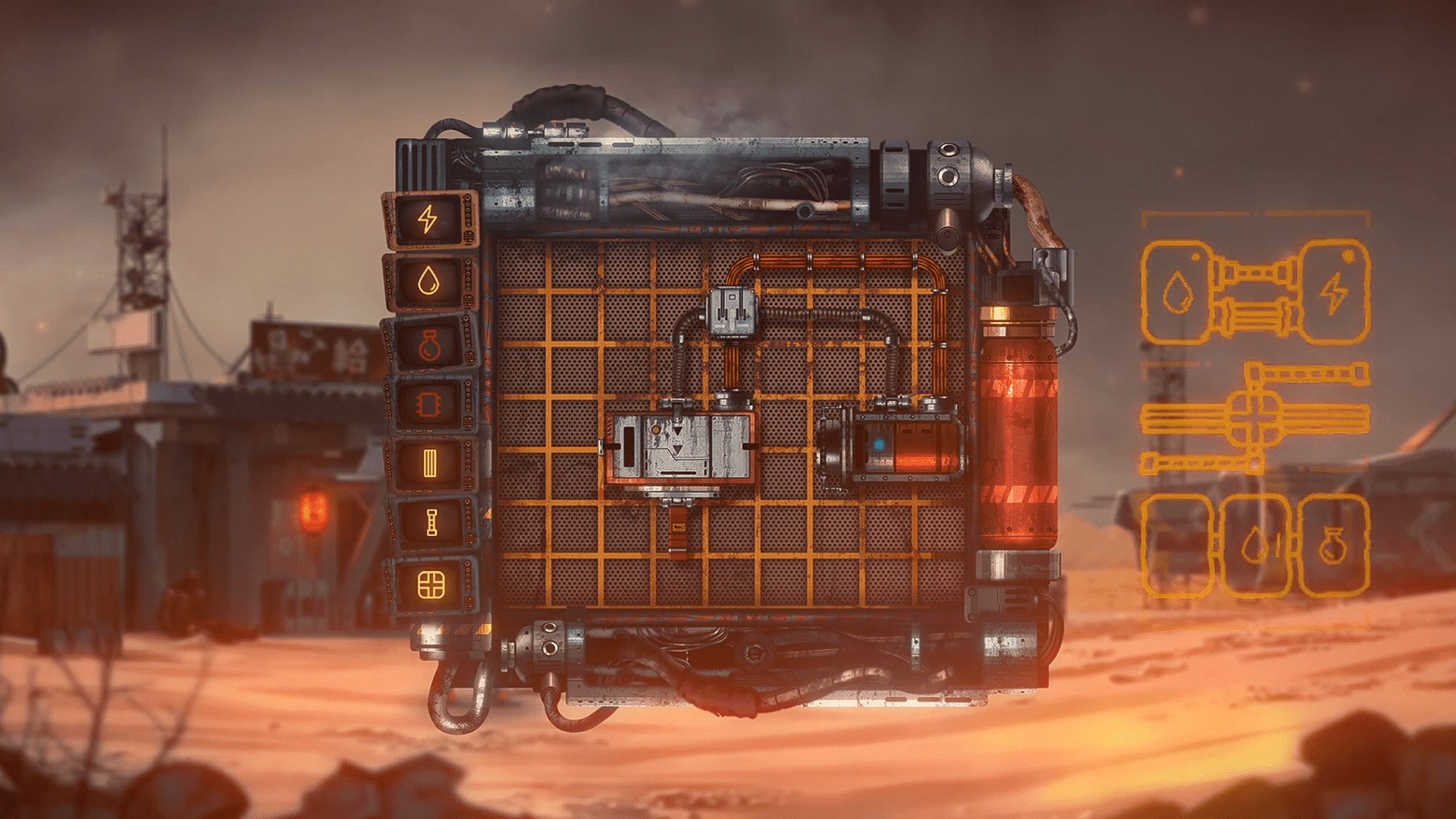Choose the striped cable bundle tool
The width and height of the screenshot is (1456, 819).
(430, 463)
